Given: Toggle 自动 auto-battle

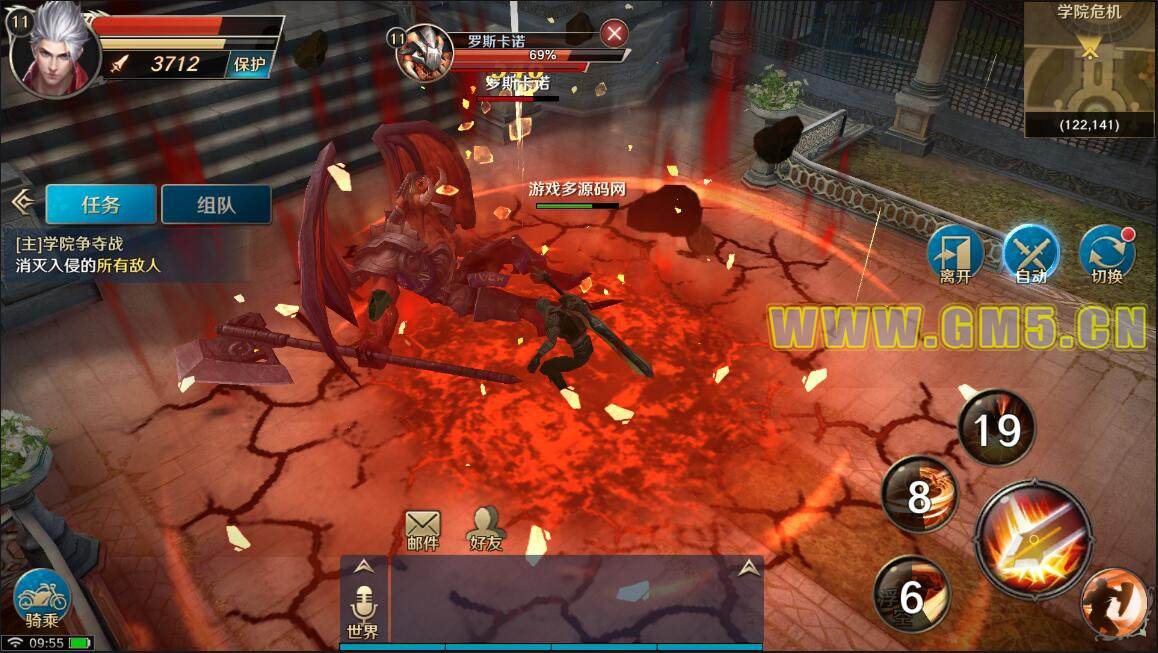Looking at the screenshot, I should pyautogui.click(x=1031, y=254).
